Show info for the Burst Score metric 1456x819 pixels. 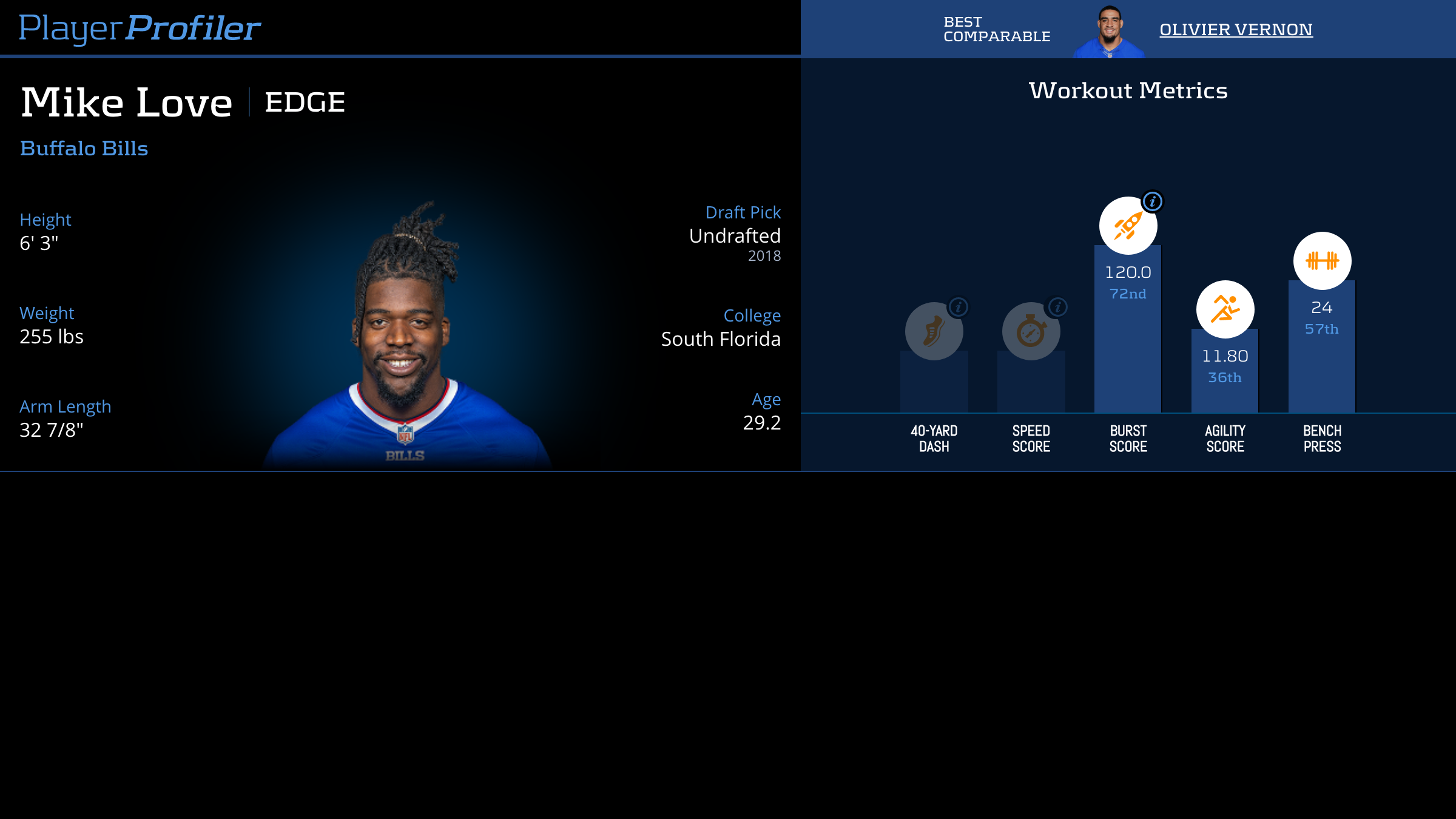click(x=1152, y=201)
